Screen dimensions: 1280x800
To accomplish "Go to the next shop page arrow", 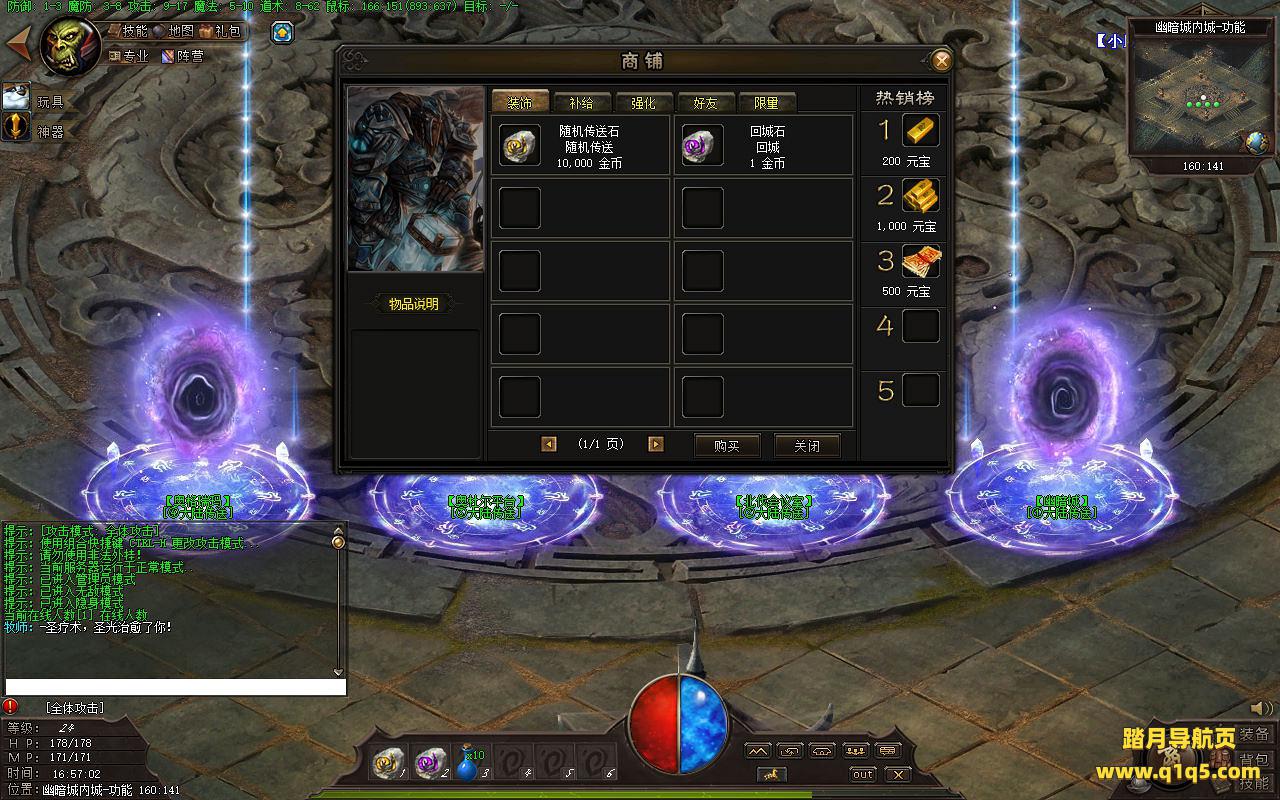I will 656,444.
